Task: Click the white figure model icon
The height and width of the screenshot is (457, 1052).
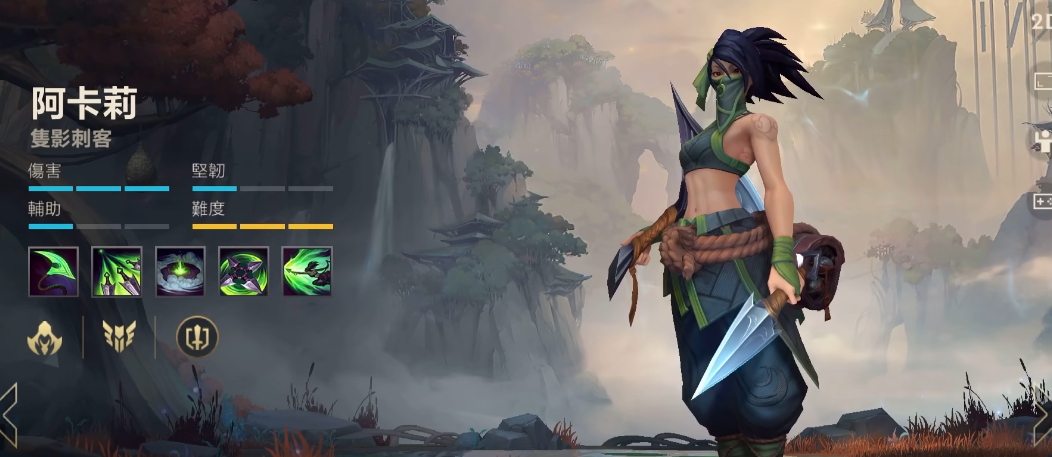Action: (x=1042, y=140)
